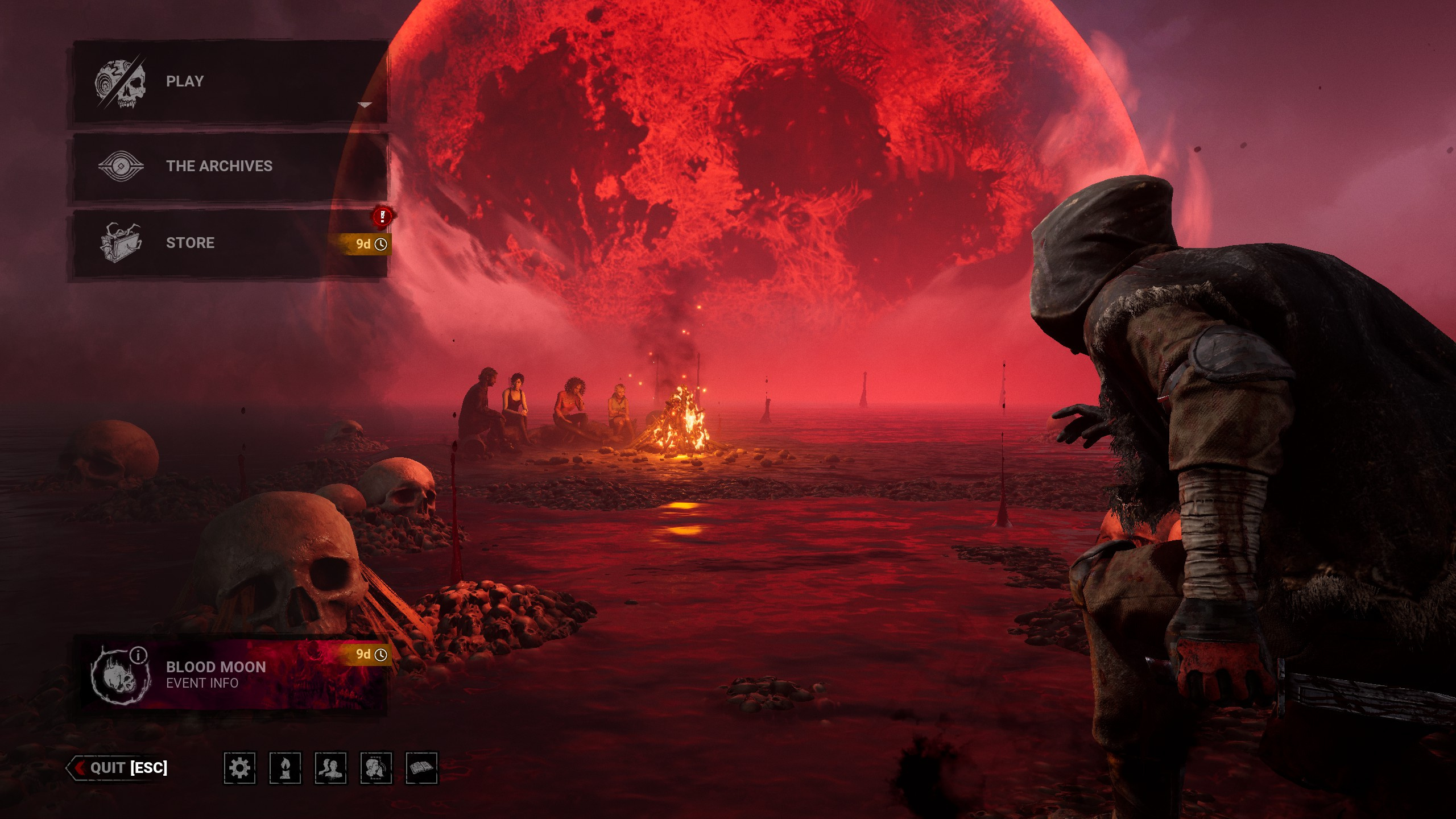Enter The Archives
Viewport: 1456px width, 819px height.
230,166
